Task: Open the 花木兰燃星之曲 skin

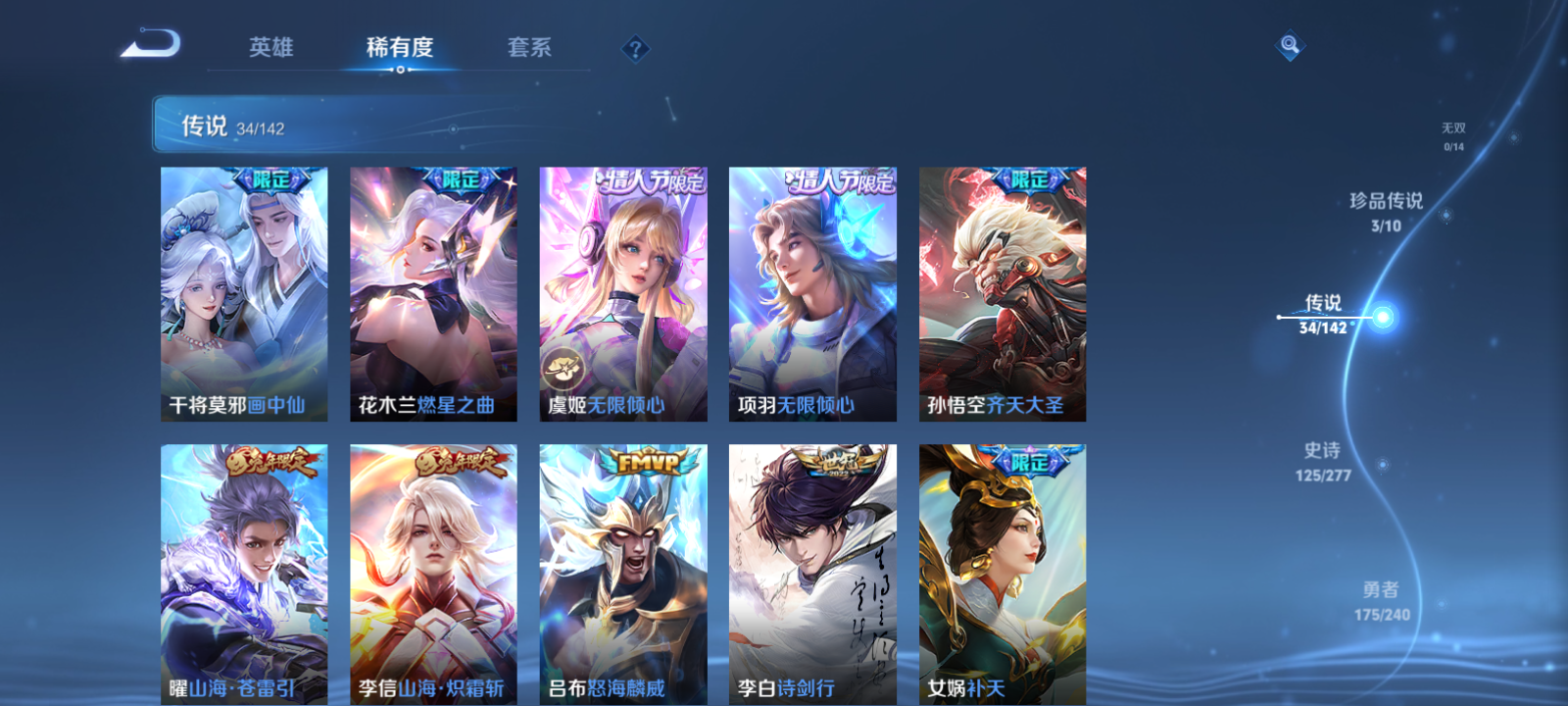Action: [x=432, y=294]
